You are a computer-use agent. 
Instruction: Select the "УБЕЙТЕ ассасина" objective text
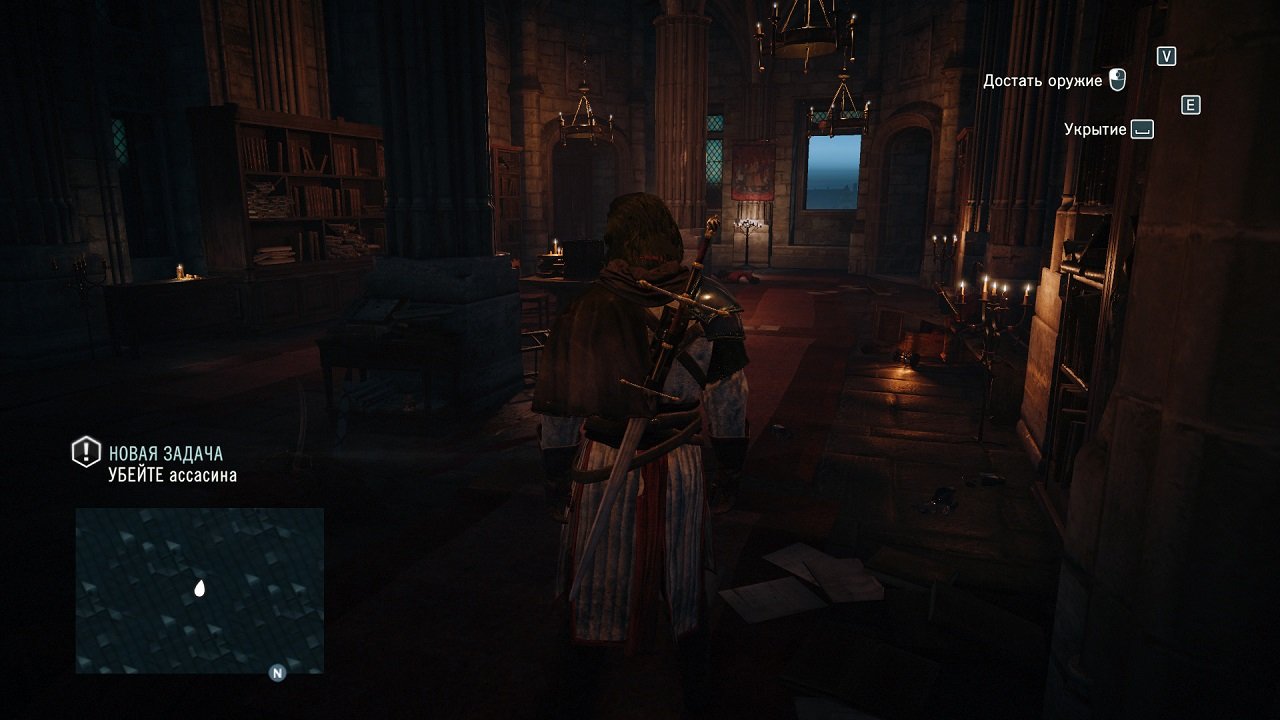tap(172, 475)
